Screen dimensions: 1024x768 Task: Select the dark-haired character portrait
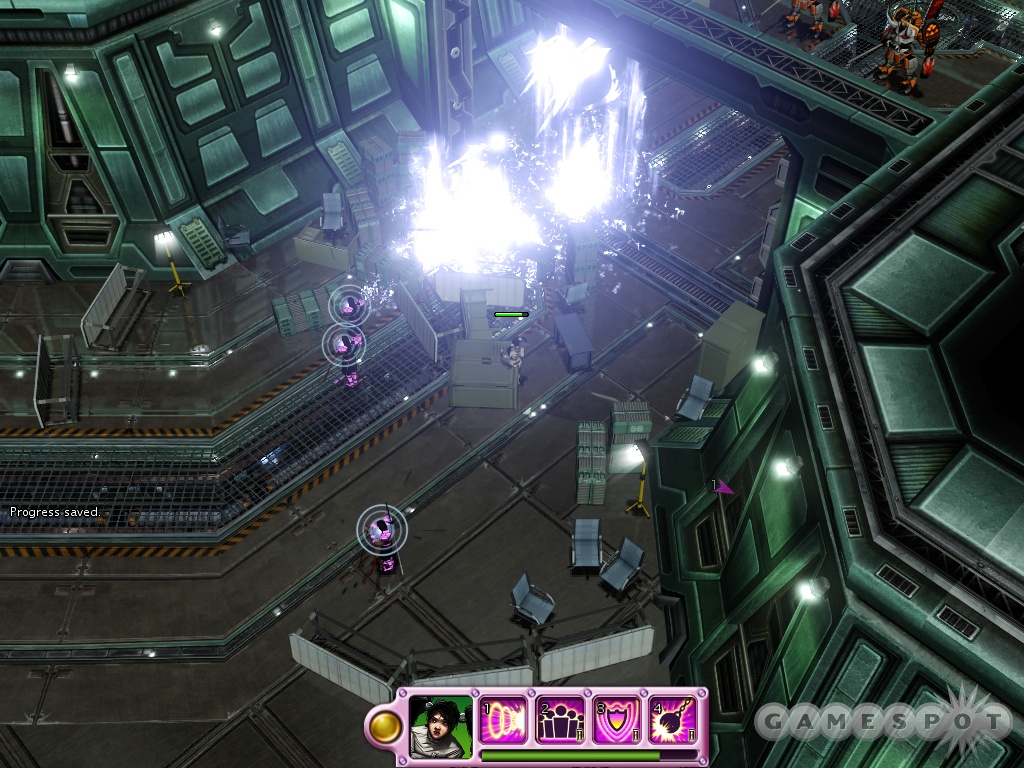440,724
